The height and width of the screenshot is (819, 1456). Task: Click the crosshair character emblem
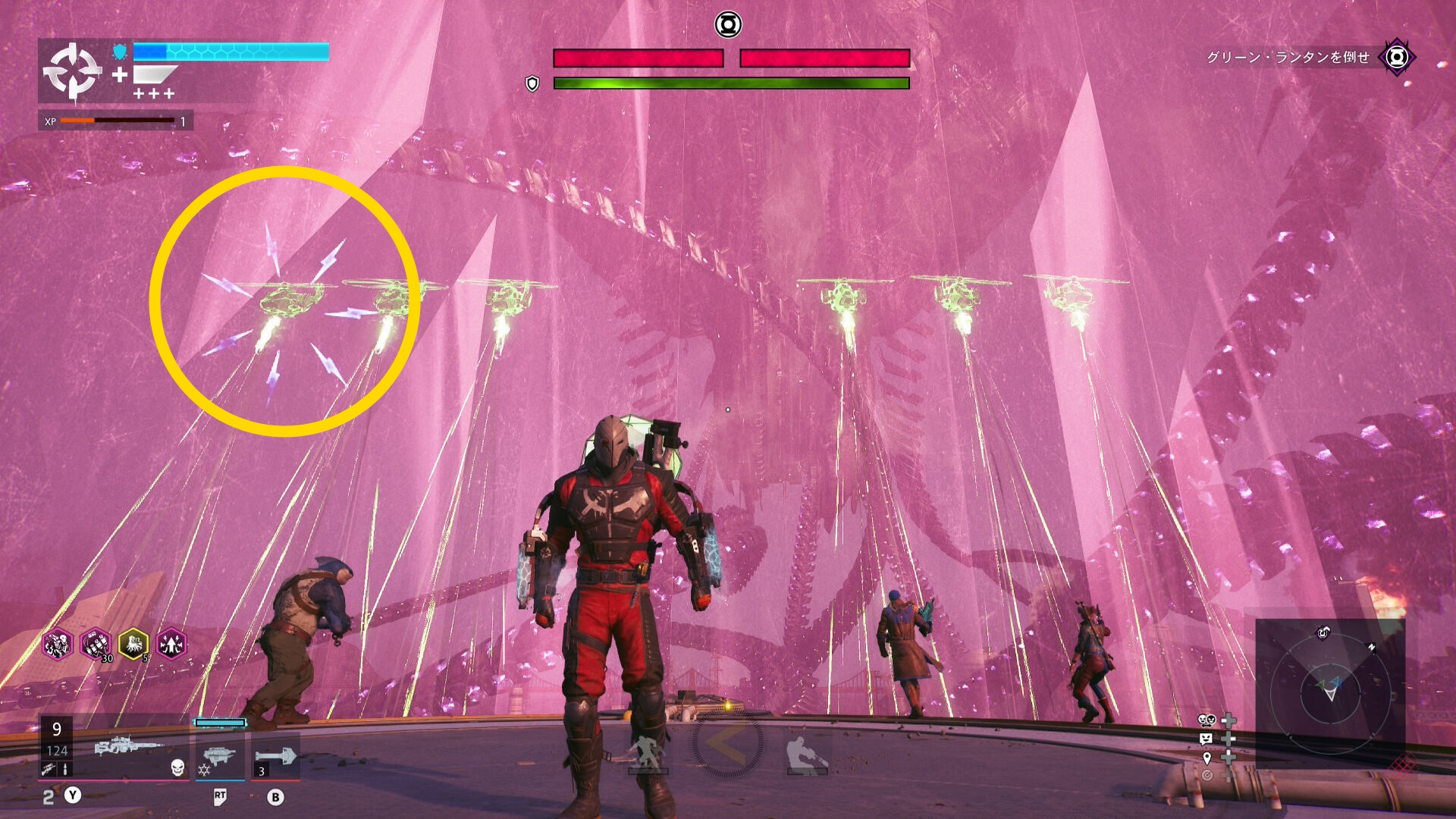[72, 71]
